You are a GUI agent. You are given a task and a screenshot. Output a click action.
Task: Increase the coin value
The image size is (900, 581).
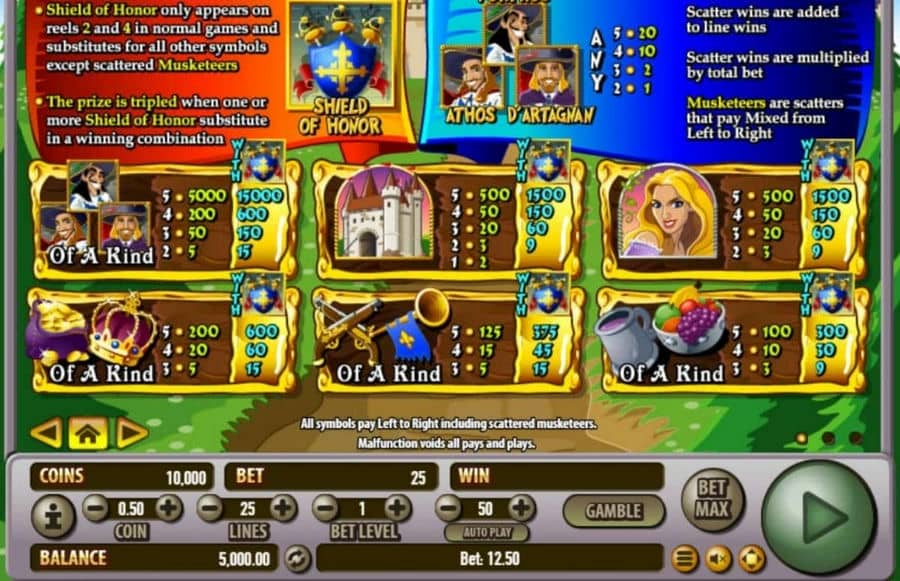point(168,507)
